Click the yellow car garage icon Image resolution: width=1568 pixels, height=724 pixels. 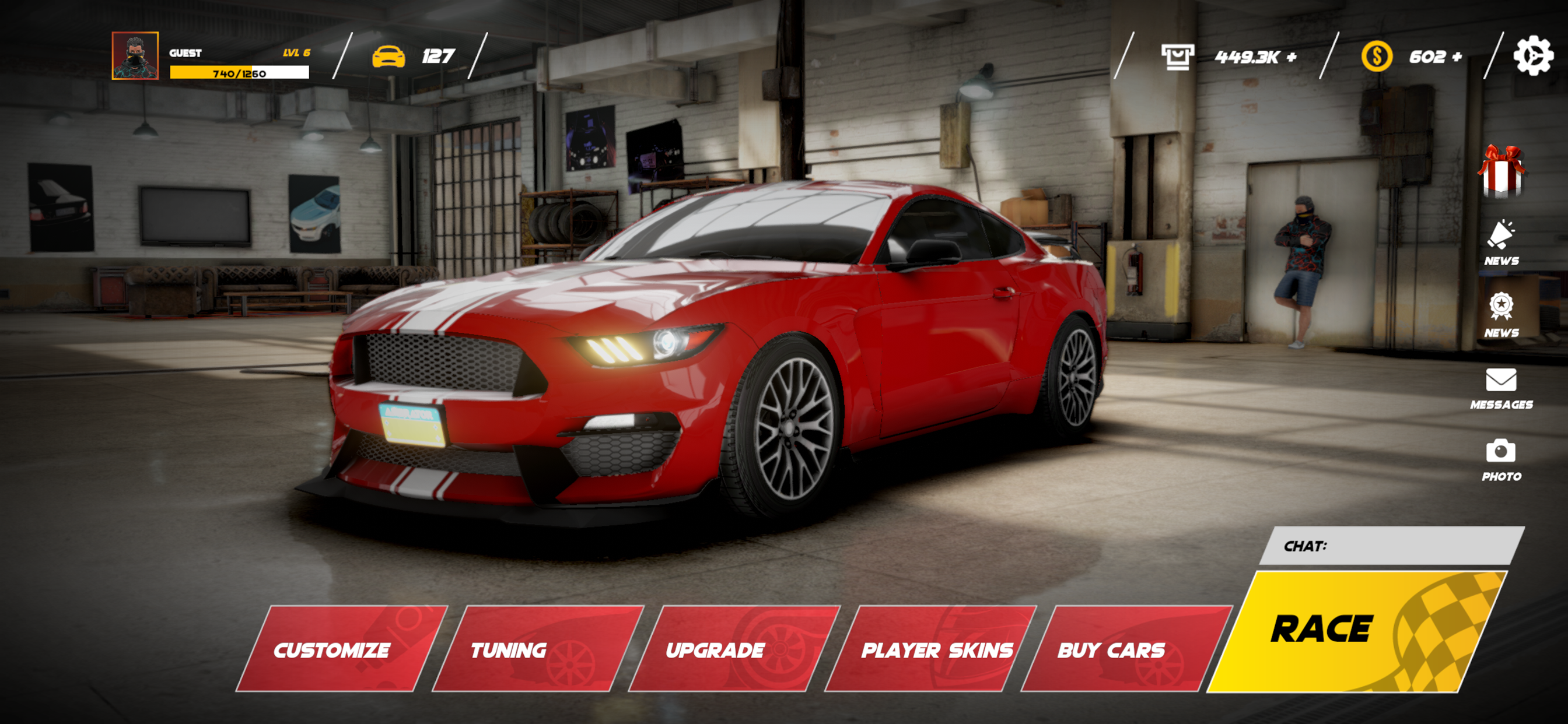click(x=394, y=57)
